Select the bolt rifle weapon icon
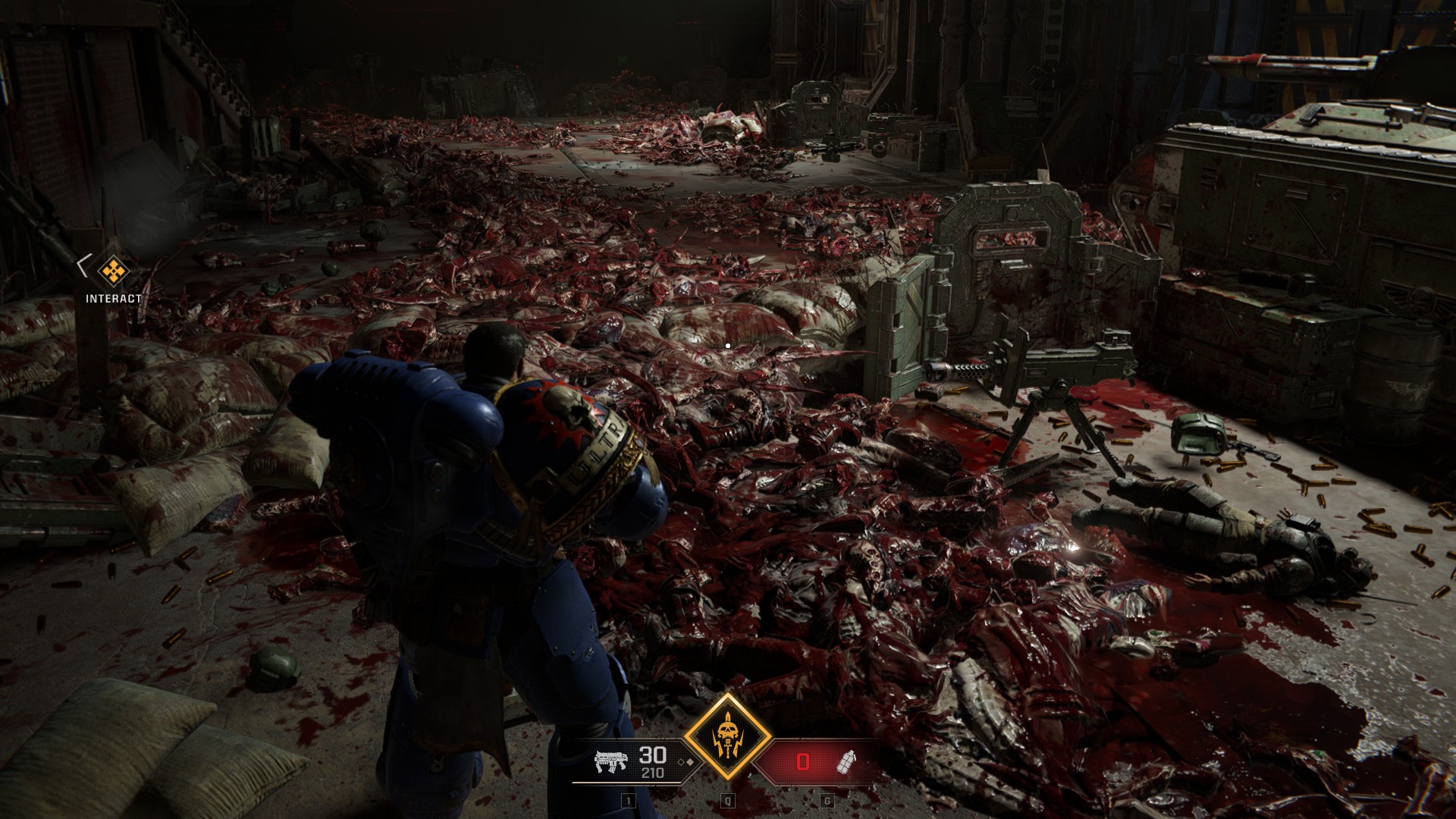Image resolution: width=1456 pixels, height=819 pixels. click(x=611, y=762)
